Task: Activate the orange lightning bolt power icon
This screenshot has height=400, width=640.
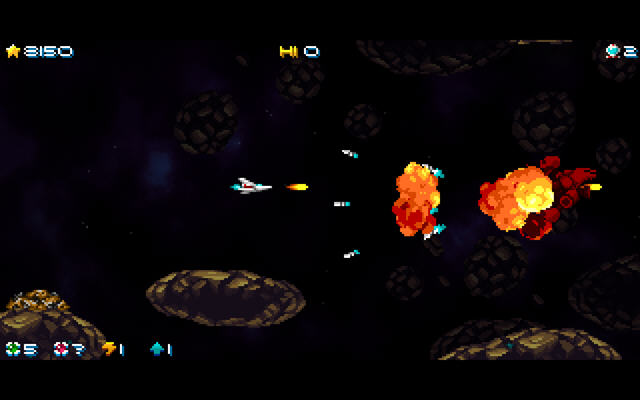Action: tap(108, 349)
